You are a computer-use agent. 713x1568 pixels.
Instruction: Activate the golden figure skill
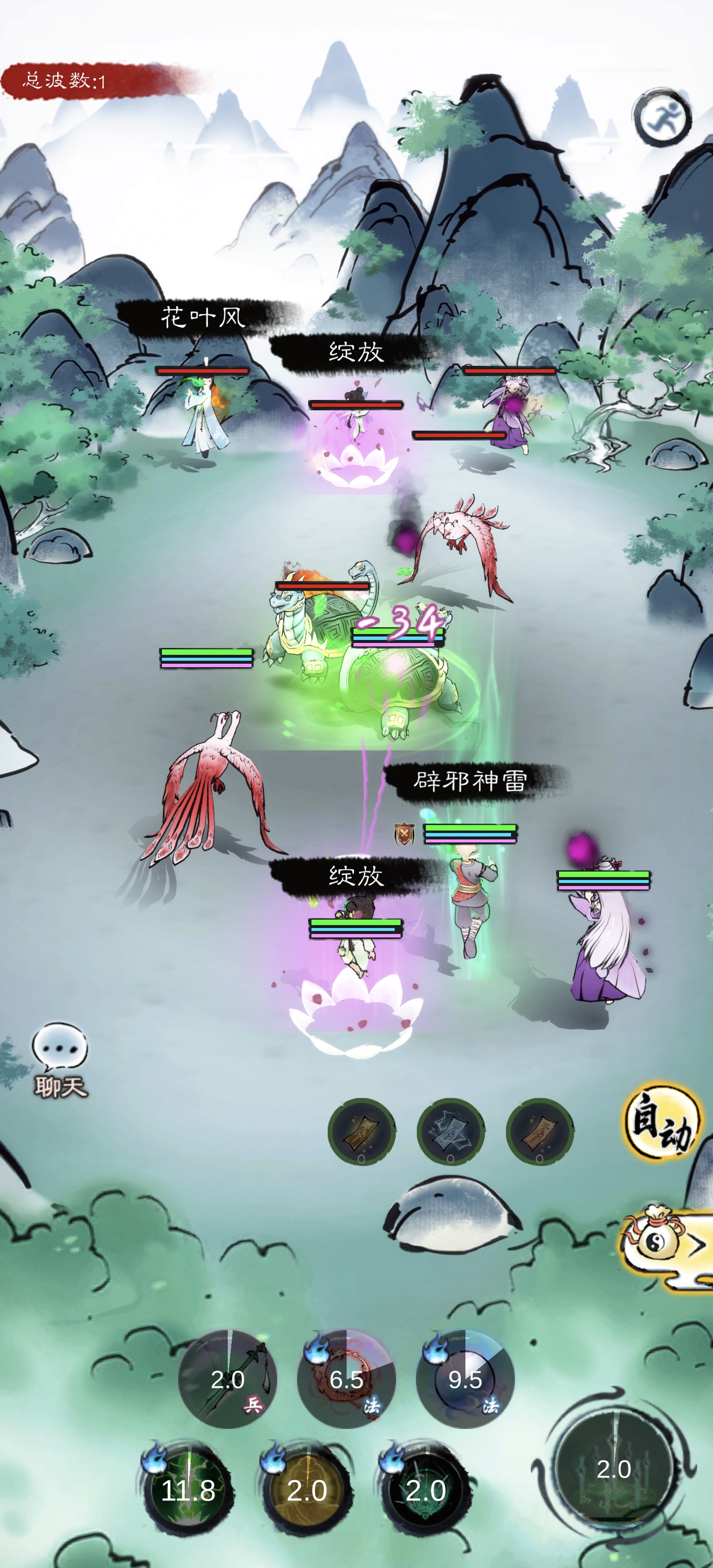(307, 1488)
